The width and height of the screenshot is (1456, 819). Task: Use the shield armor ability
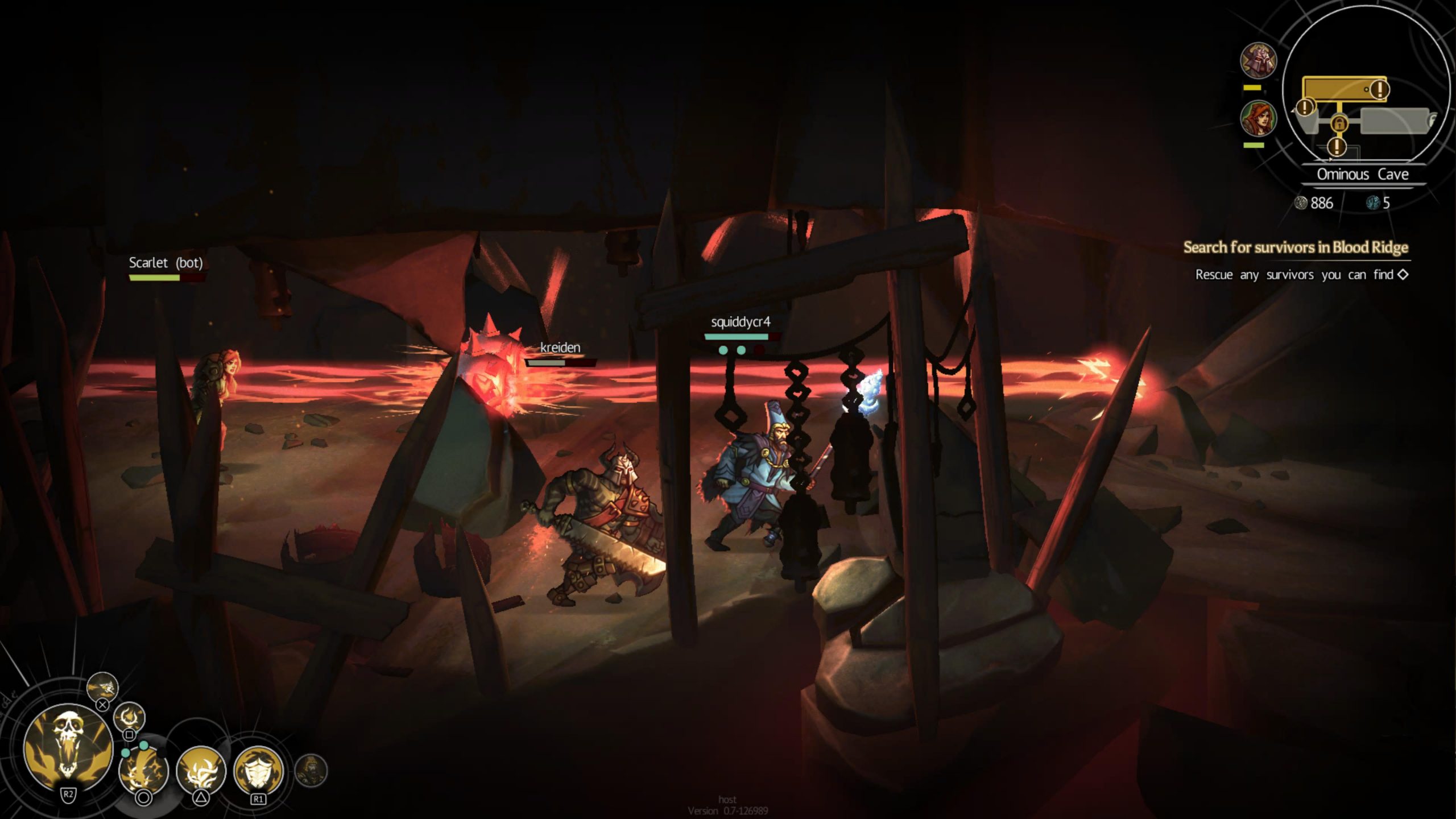259,771
